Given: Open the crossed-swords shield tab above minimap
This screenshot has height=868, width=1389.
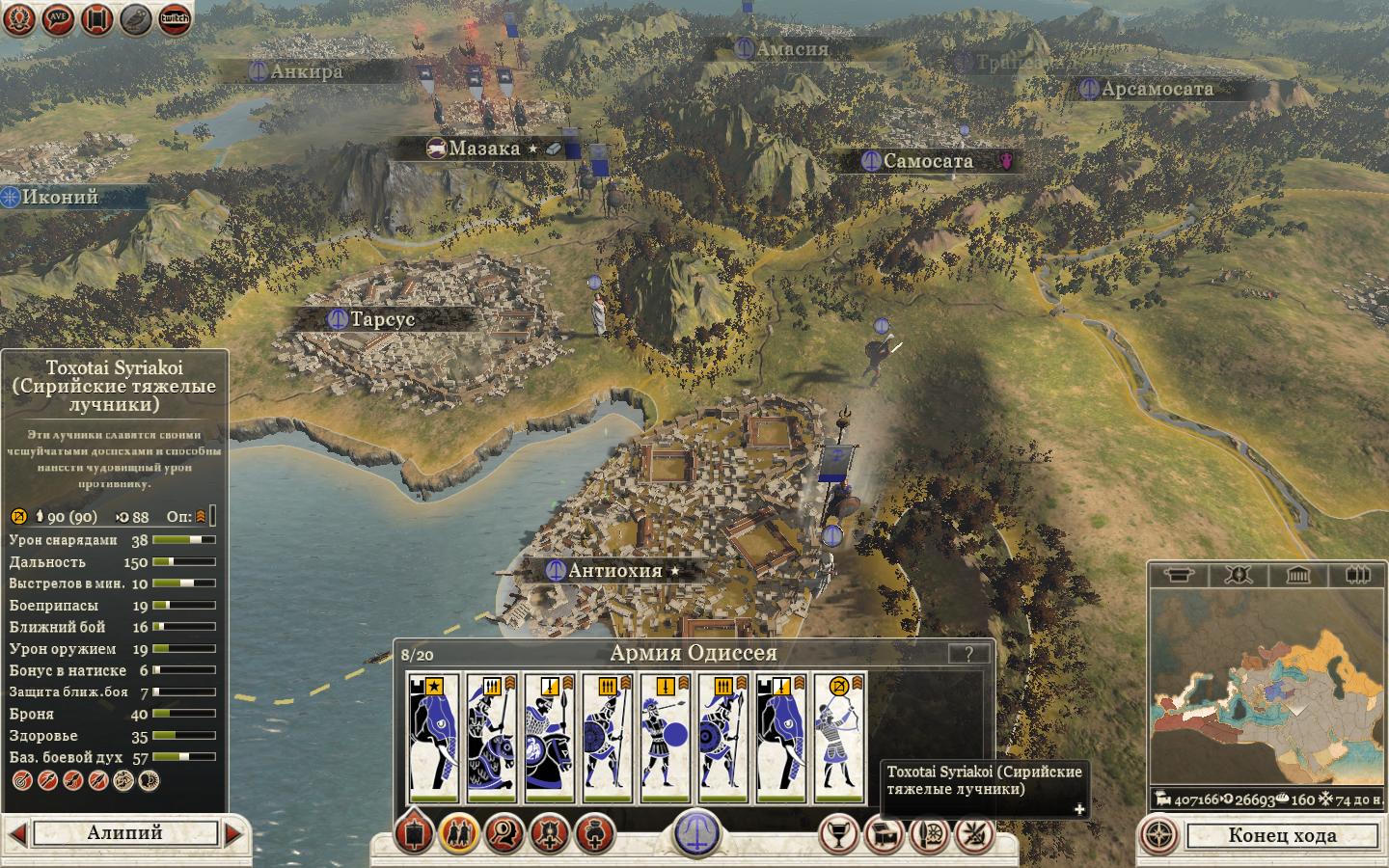Looking at the screenshot, I should point(1239,576).
